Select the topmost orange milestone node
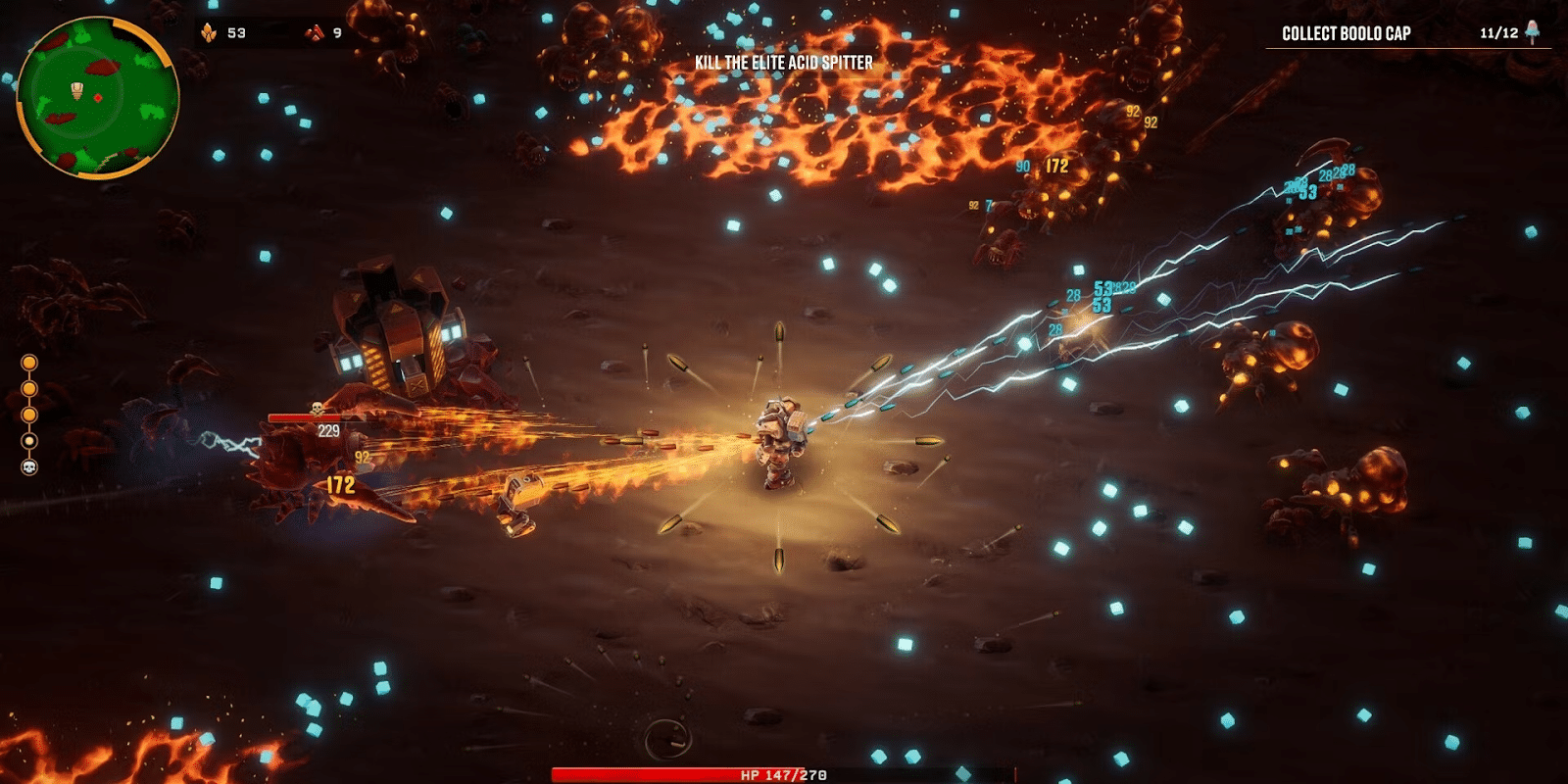Image resolution: width=1568 pixels, height=784 pixels. pyautogui.click(x=28, y=362)
